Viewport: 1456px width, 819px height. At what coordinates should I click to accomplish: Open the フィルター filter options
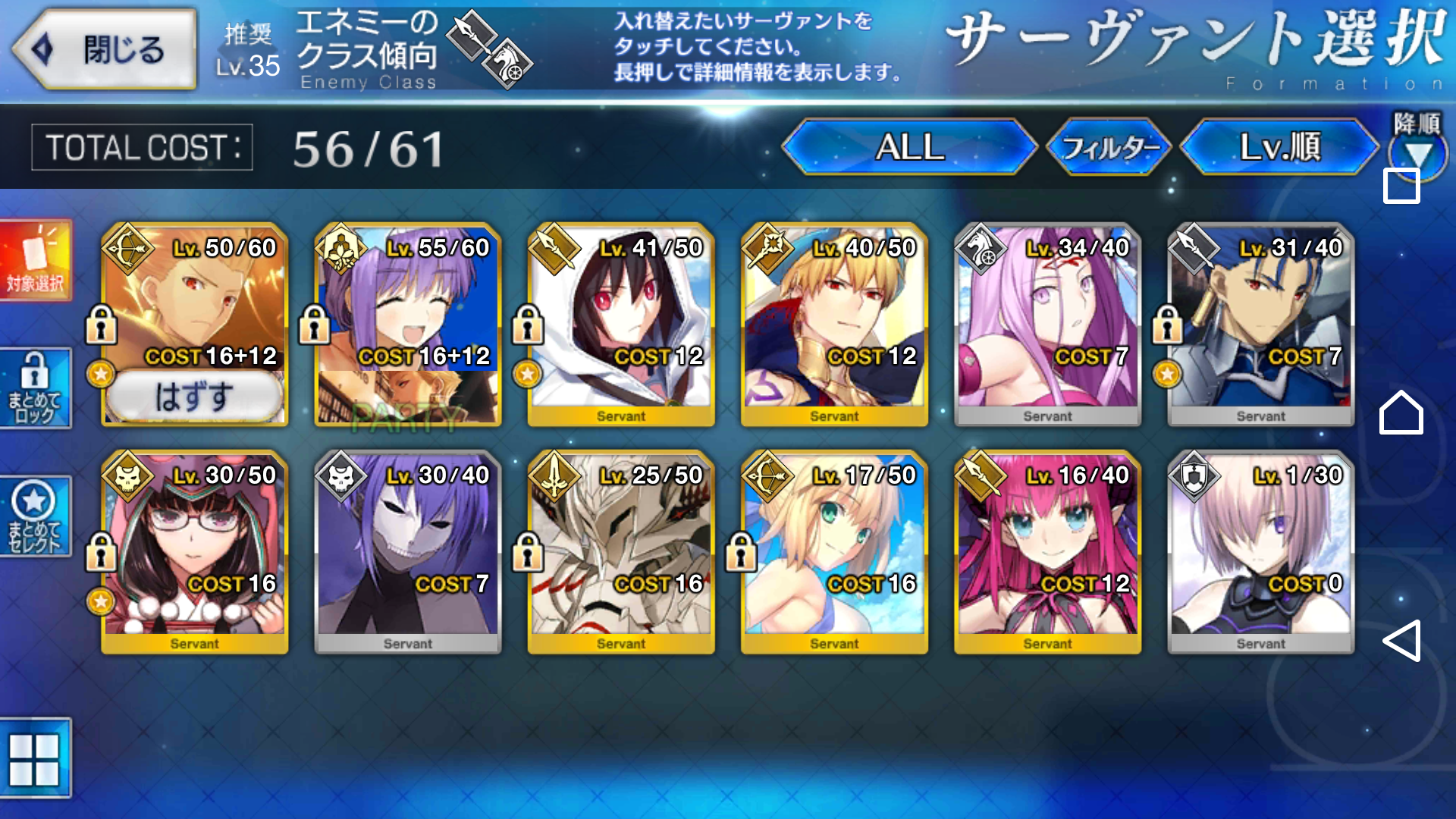[x=1109, y=147]
